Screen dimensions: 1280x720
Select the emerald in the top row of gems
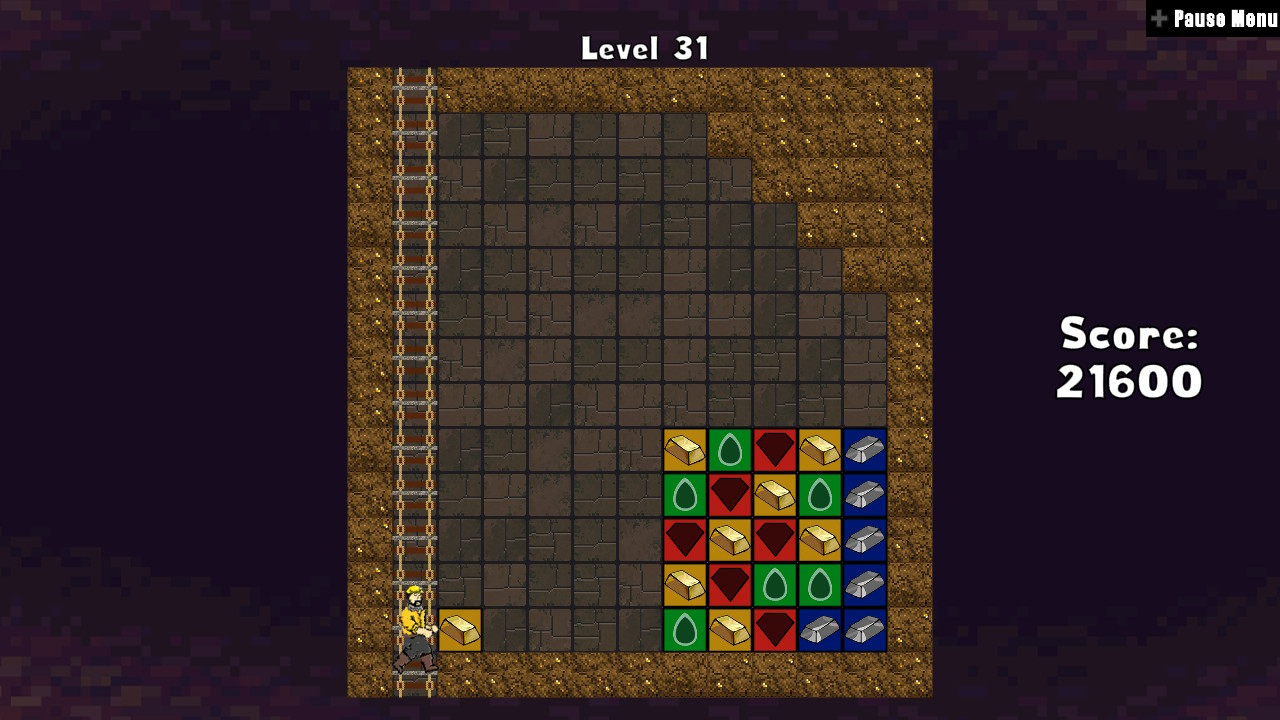(730, 450)
